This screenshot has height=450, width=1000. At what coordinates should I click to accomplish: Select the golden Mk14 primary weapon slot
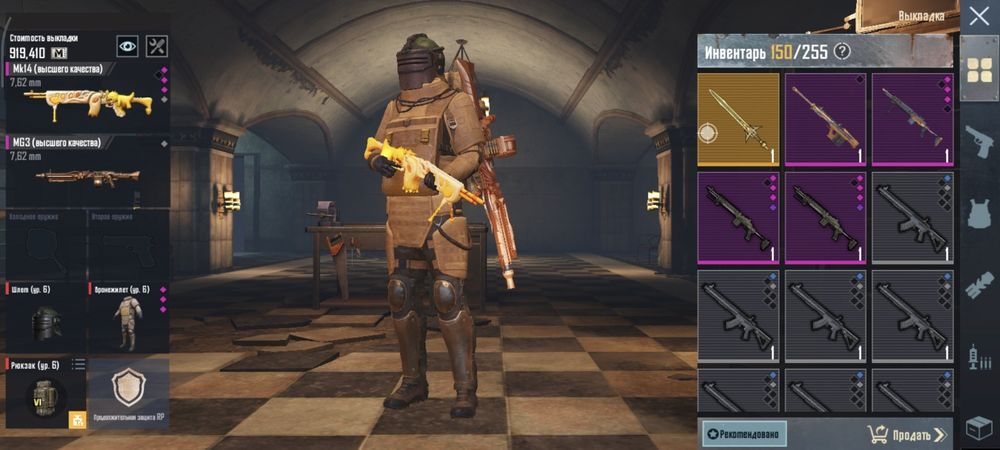85,98
